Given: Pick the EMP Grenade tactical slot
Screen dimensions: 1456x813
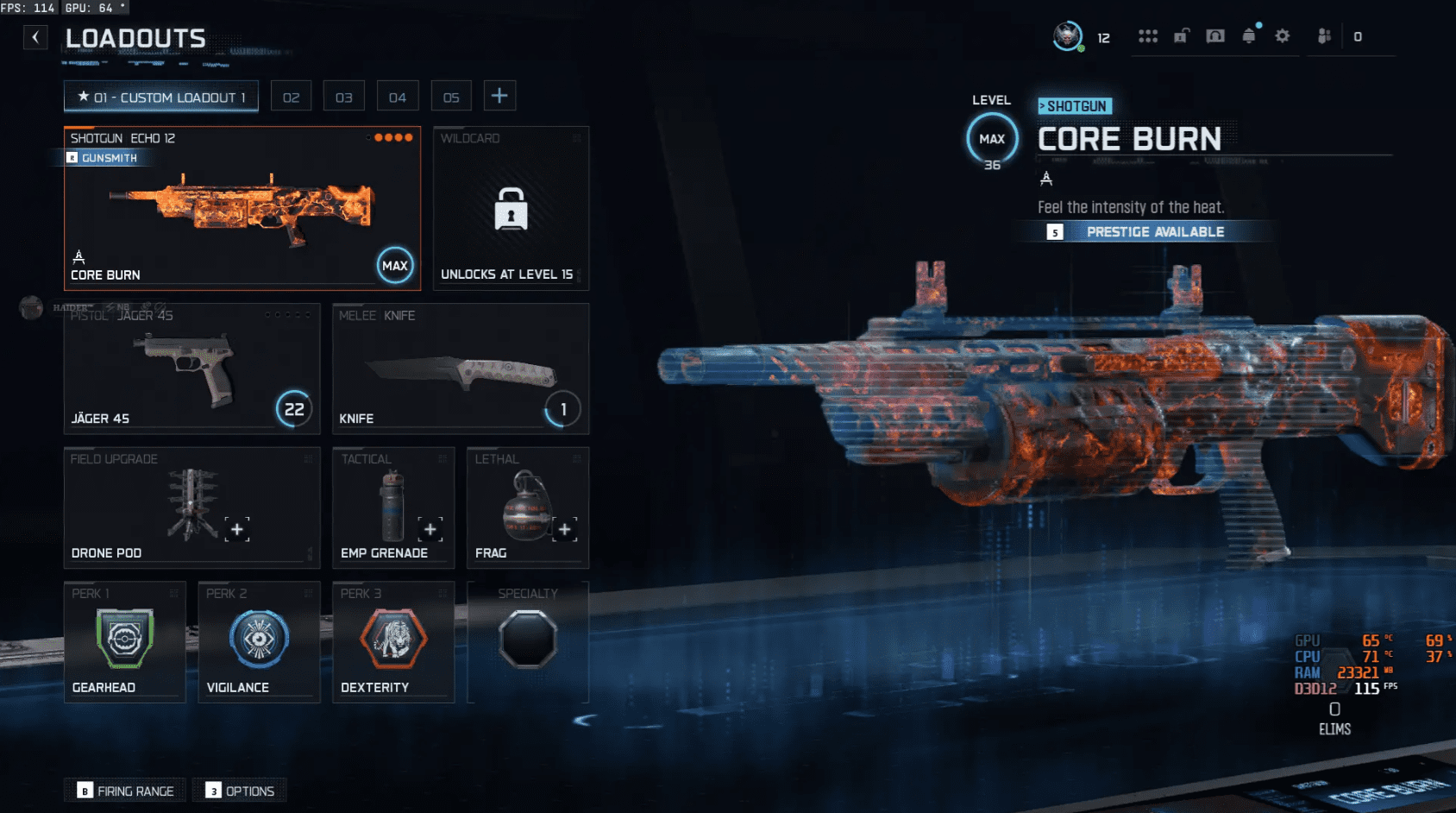Looking at the screenshot, I should tap(392, 507).
